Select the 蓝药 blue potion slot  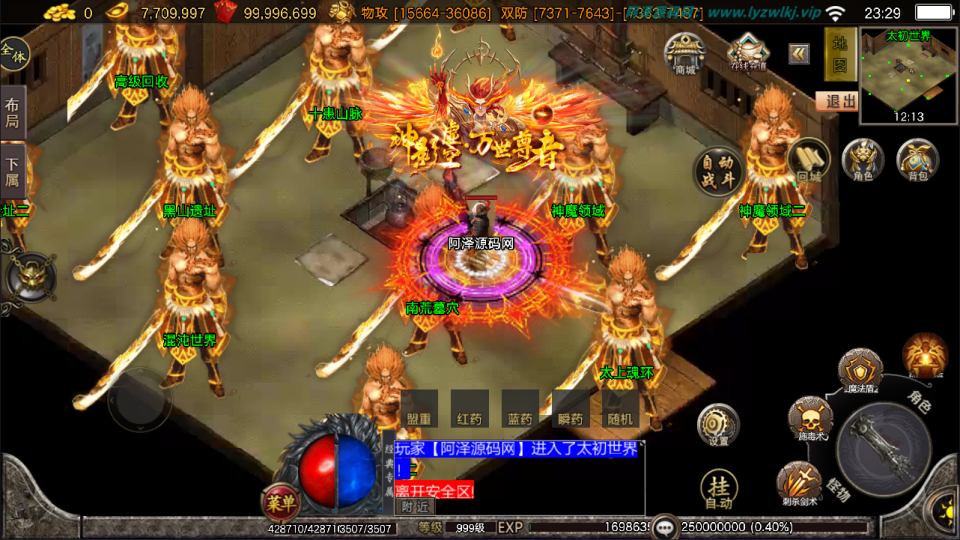click(x=520, y=409)
